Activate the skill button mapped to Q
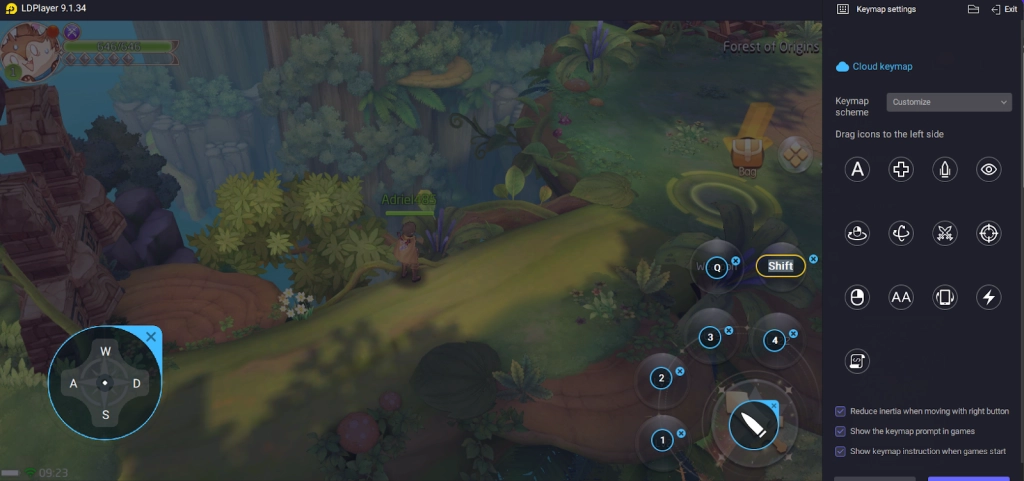The height and width of the screenshot is (481, 1024). 716,268
